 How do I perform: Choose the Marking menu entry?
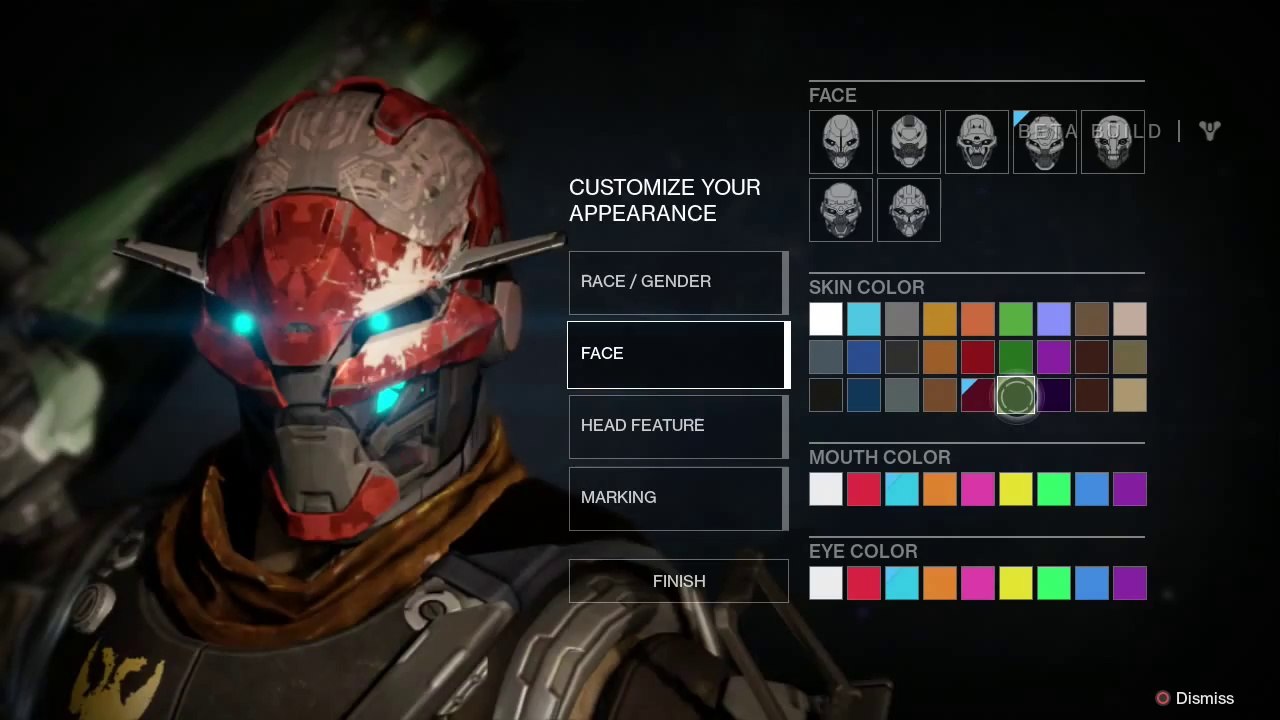tap(678, 498)
